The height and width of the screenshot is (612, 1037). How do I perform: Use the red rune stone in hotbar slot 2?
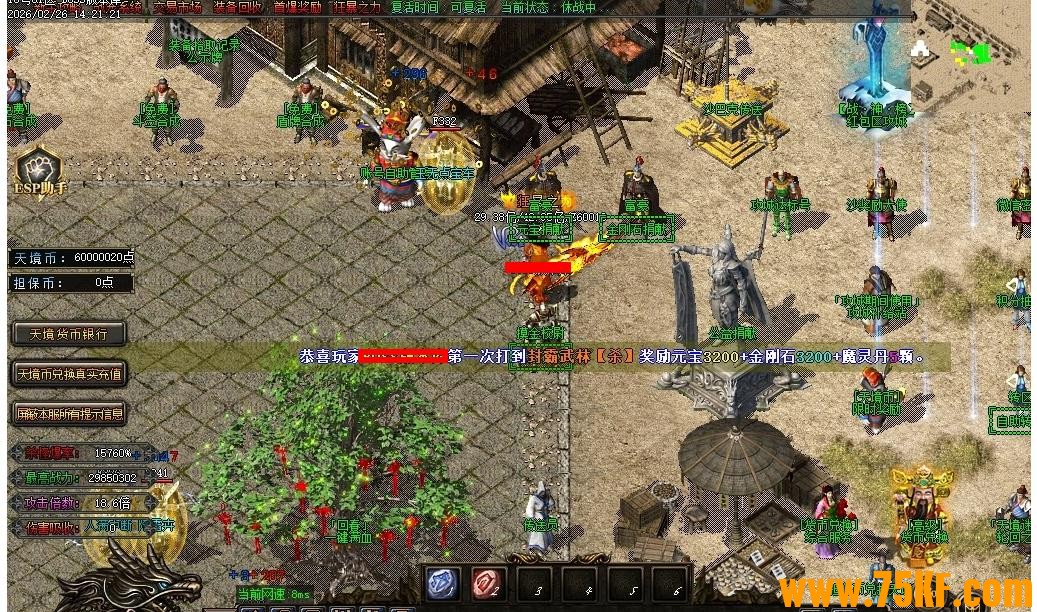(488, 585)
